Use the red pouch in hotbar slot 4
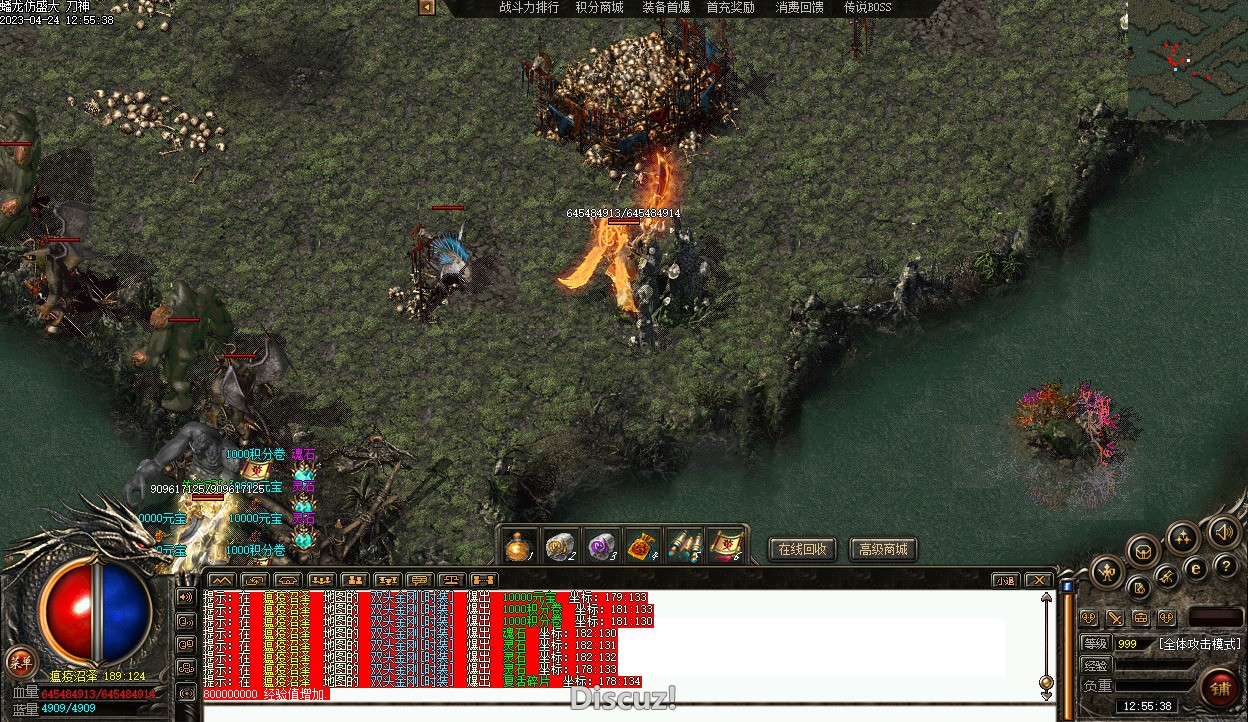Viewport: 1248px width, 722px height. (x=642, y=546)
